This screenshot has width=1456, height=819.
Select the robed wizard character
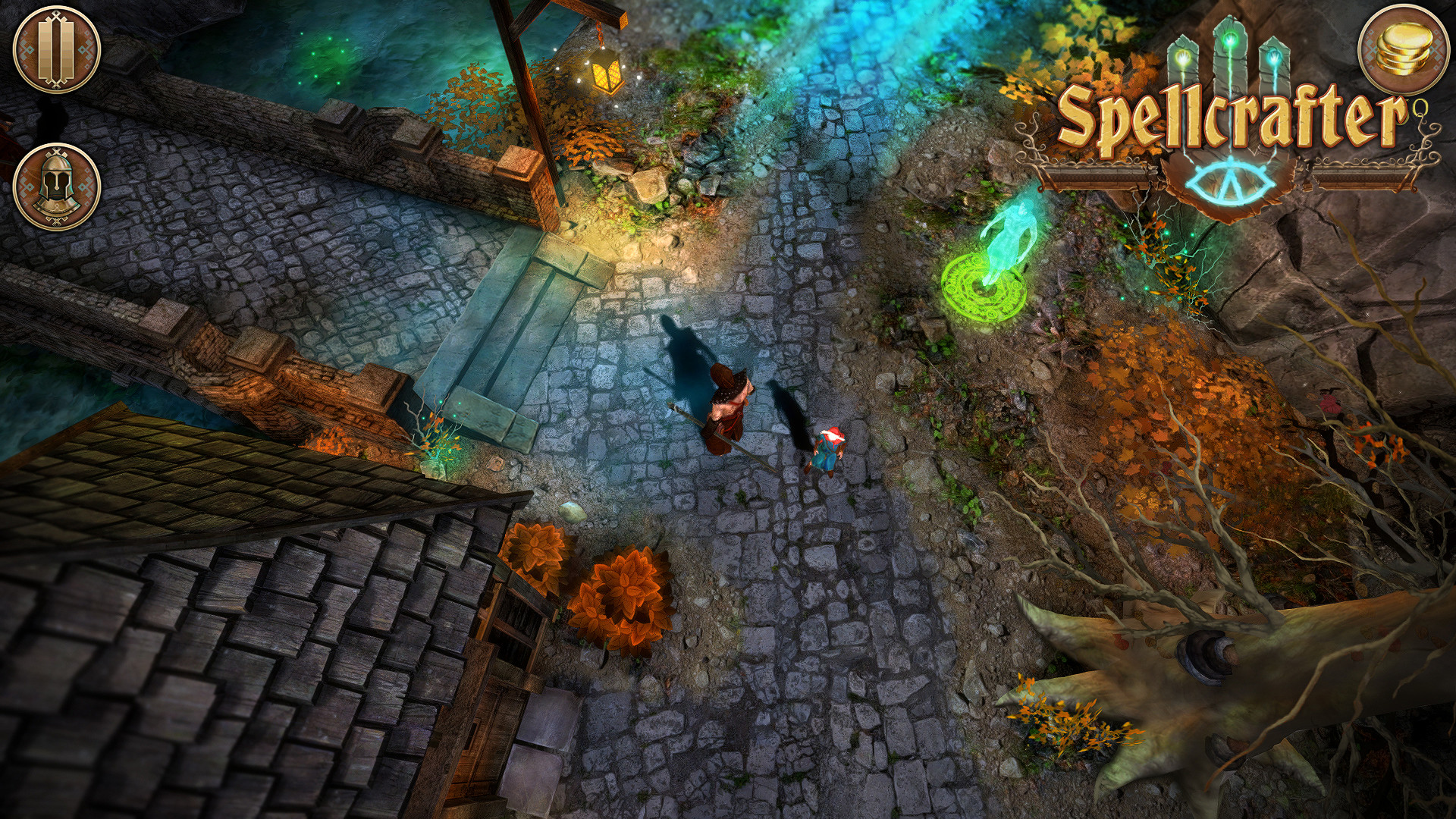(x=724, y=409)
